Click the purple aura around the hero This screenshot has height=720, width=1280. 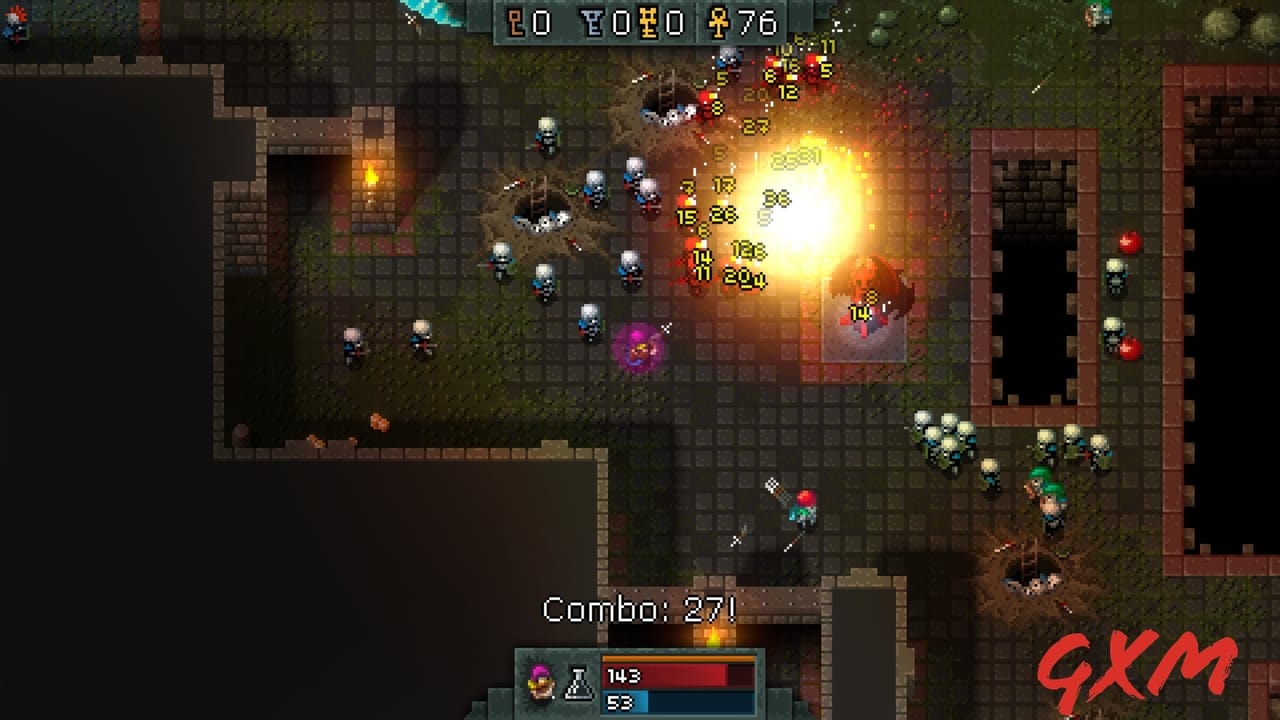[x=636, y=350]
